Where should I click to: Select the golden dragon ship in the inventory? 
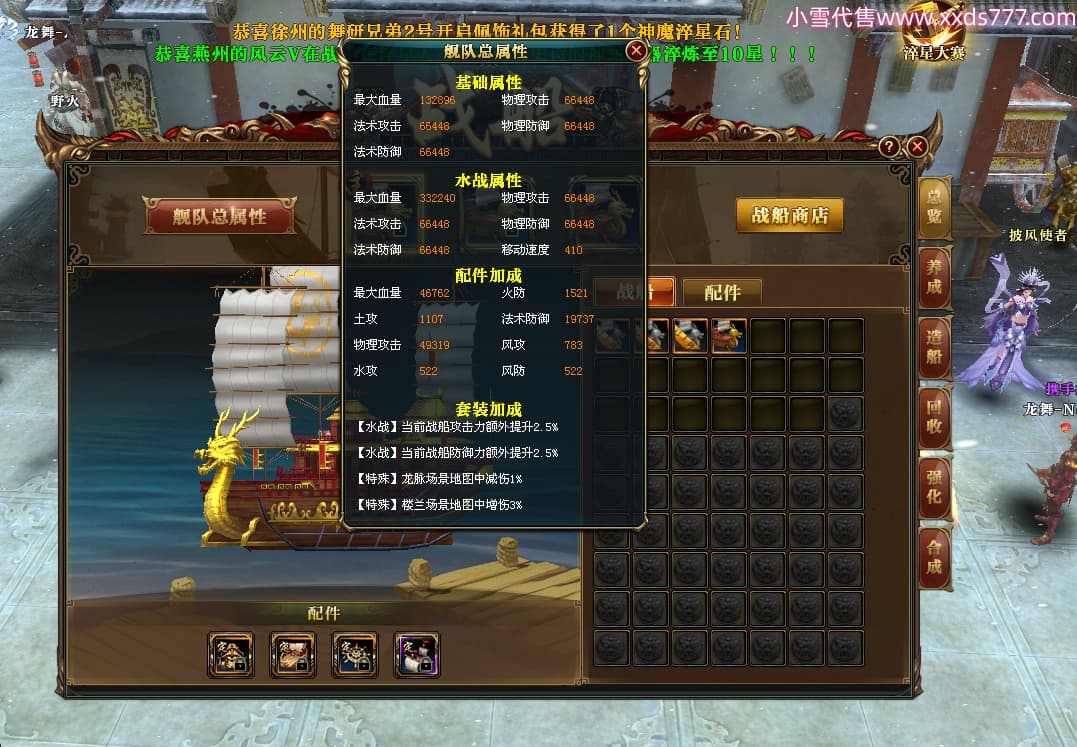728,336
